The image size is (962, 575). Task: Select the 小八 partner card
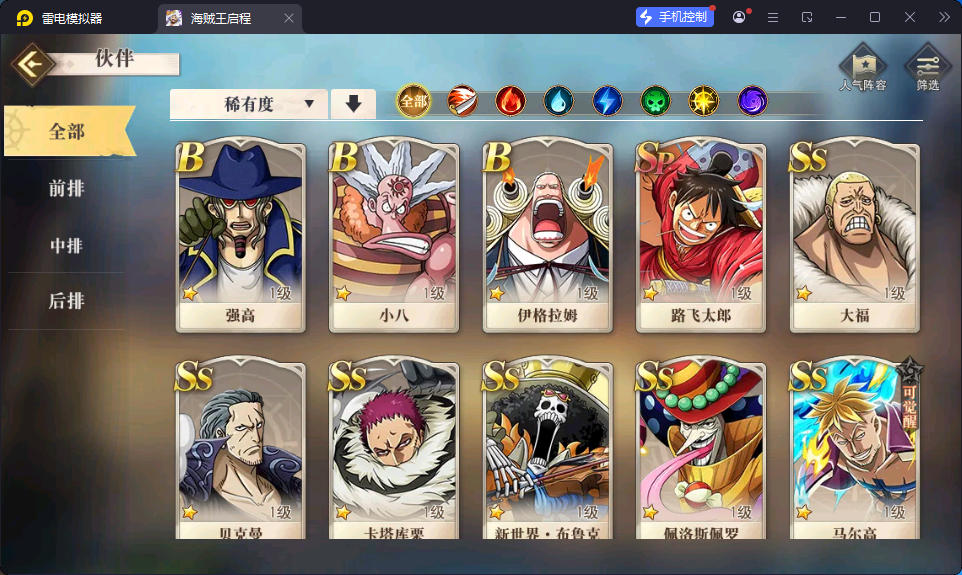click(394, 237)
